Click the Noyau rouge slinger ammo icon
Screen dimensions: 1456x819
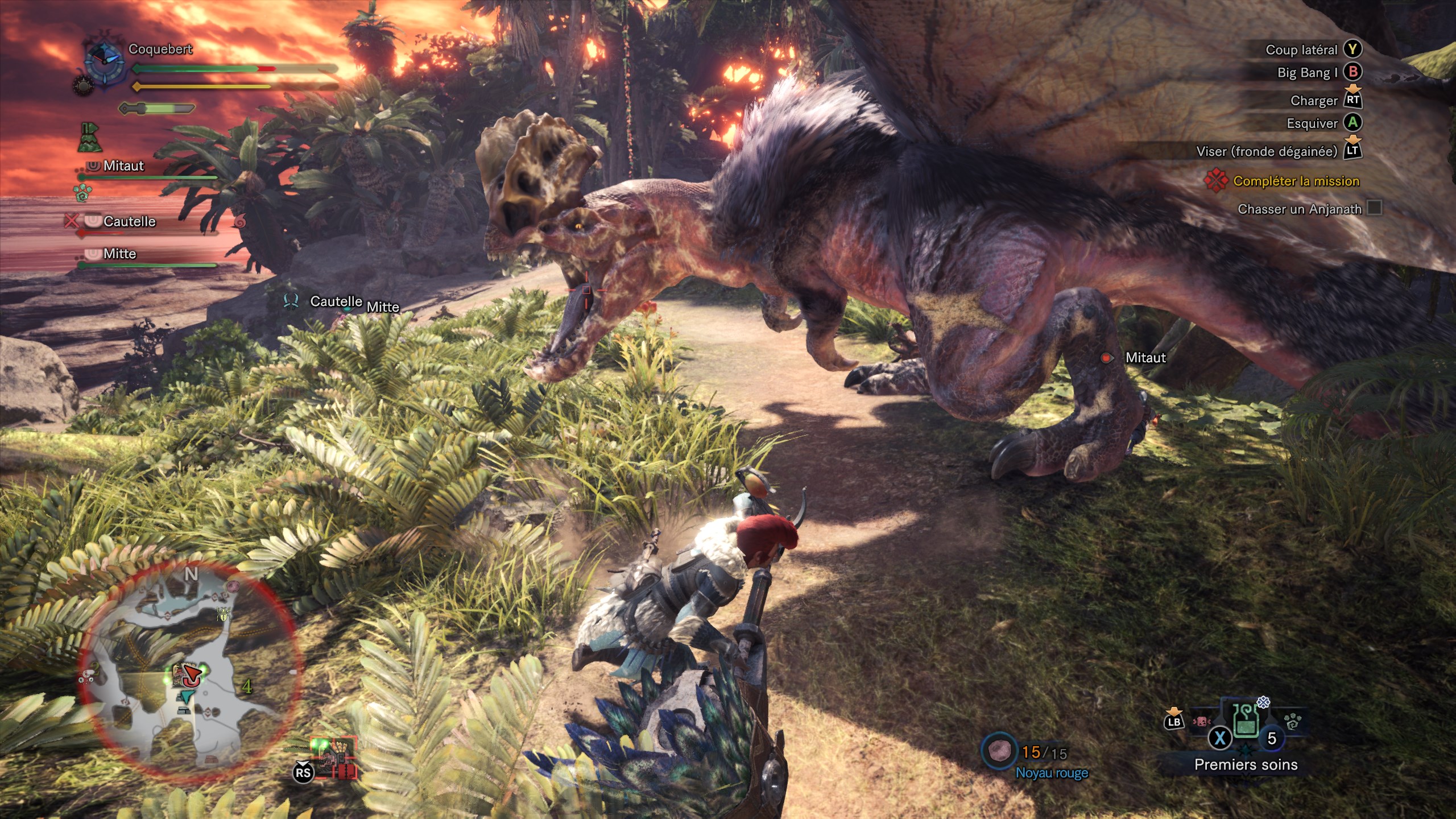(x=999, y=751)
